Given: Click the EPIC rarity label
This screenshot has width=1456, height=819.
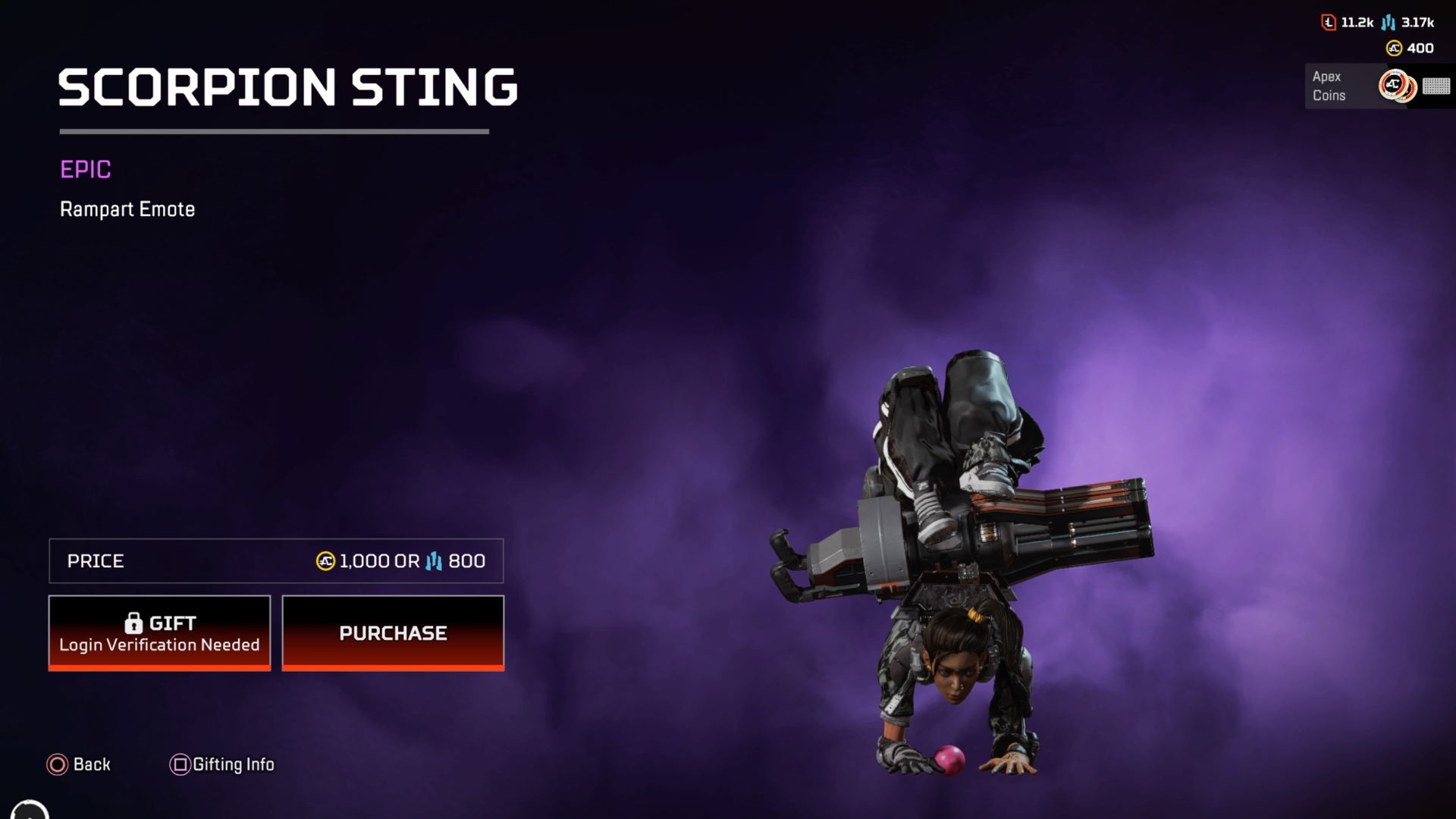Looking at the screenshot, I should [85, 170].
